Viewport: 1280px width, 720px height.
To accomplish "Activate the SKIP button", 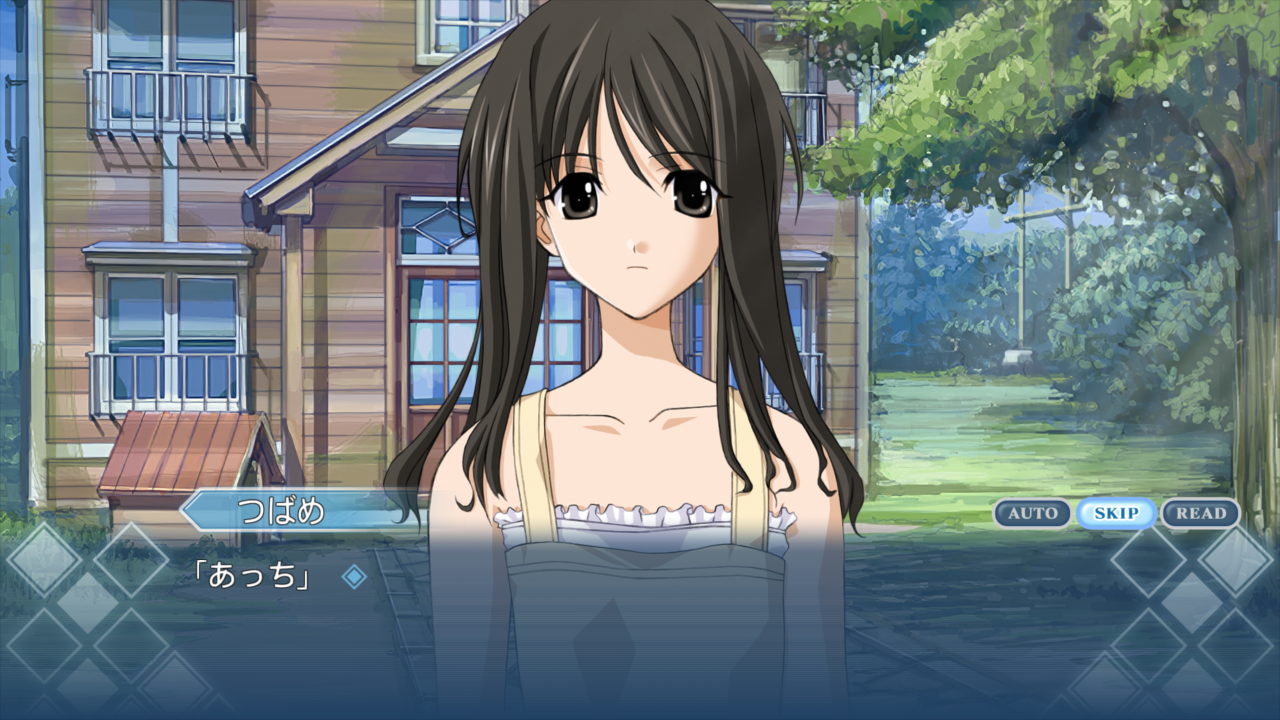I will coord(1116,514).
